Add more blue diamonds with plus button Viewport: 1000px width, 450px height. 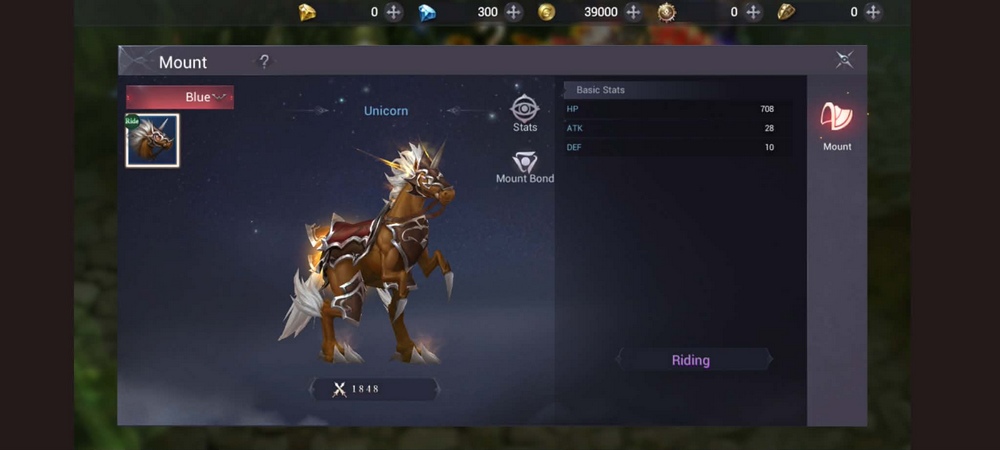[x=514, y=12]
